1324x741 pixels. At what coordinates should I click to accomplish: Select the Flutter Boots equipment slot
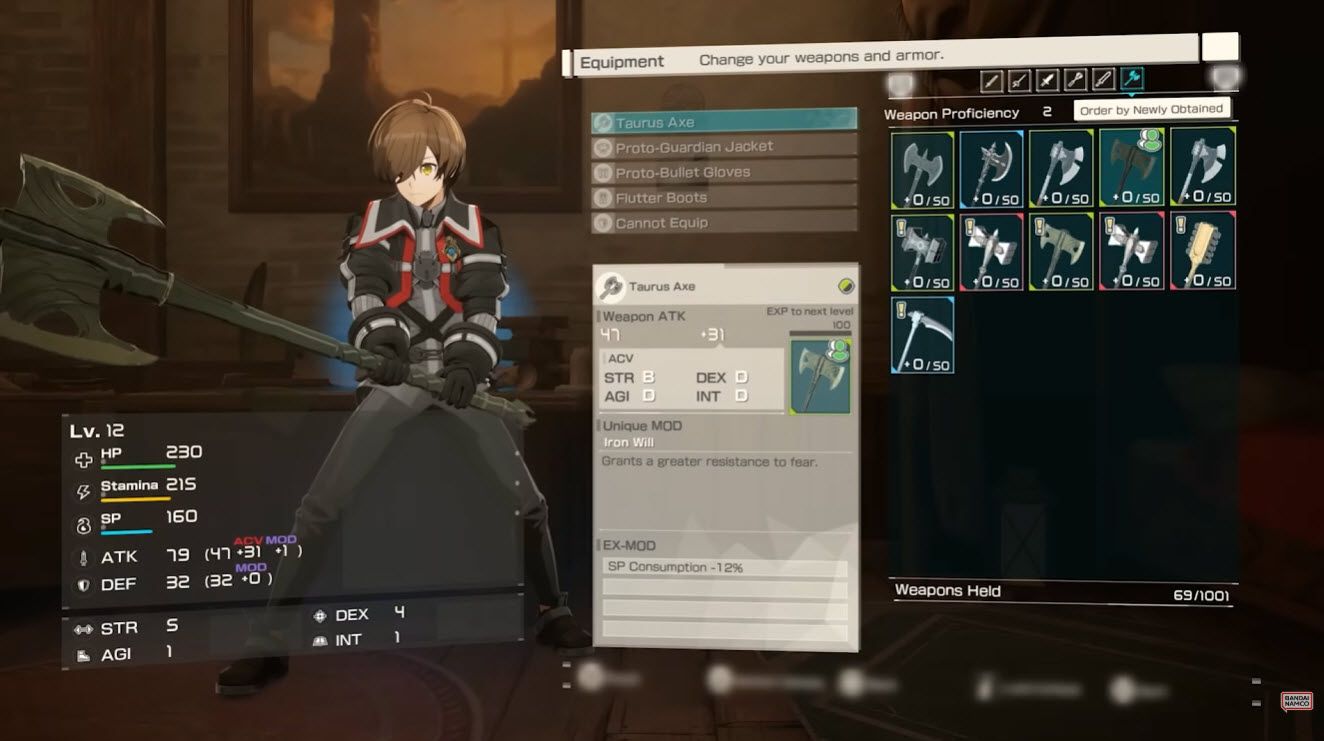[x=724, y=198]
